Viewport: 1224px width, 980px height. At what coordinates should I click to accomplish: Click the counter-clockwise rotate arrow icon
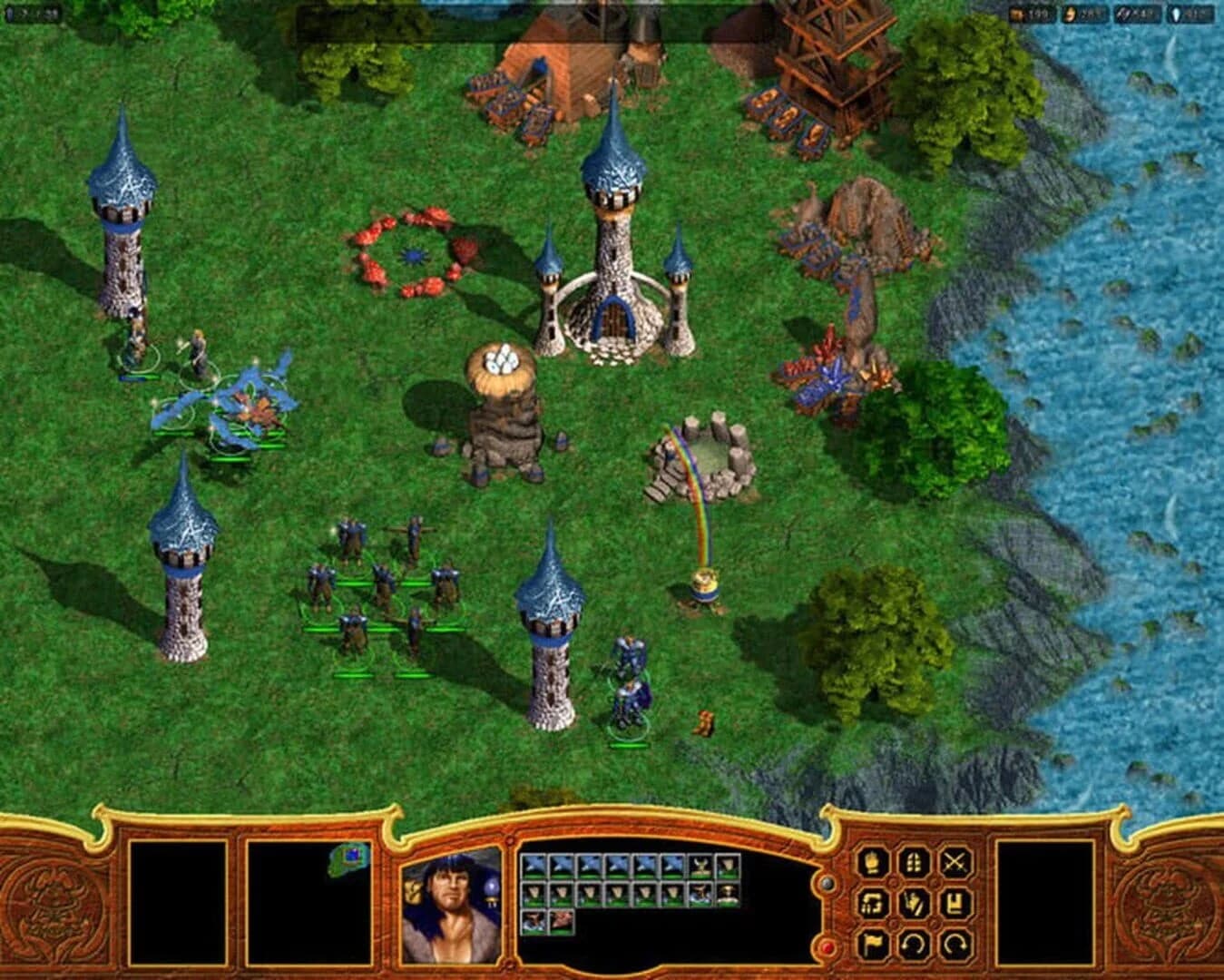[913, 946]
